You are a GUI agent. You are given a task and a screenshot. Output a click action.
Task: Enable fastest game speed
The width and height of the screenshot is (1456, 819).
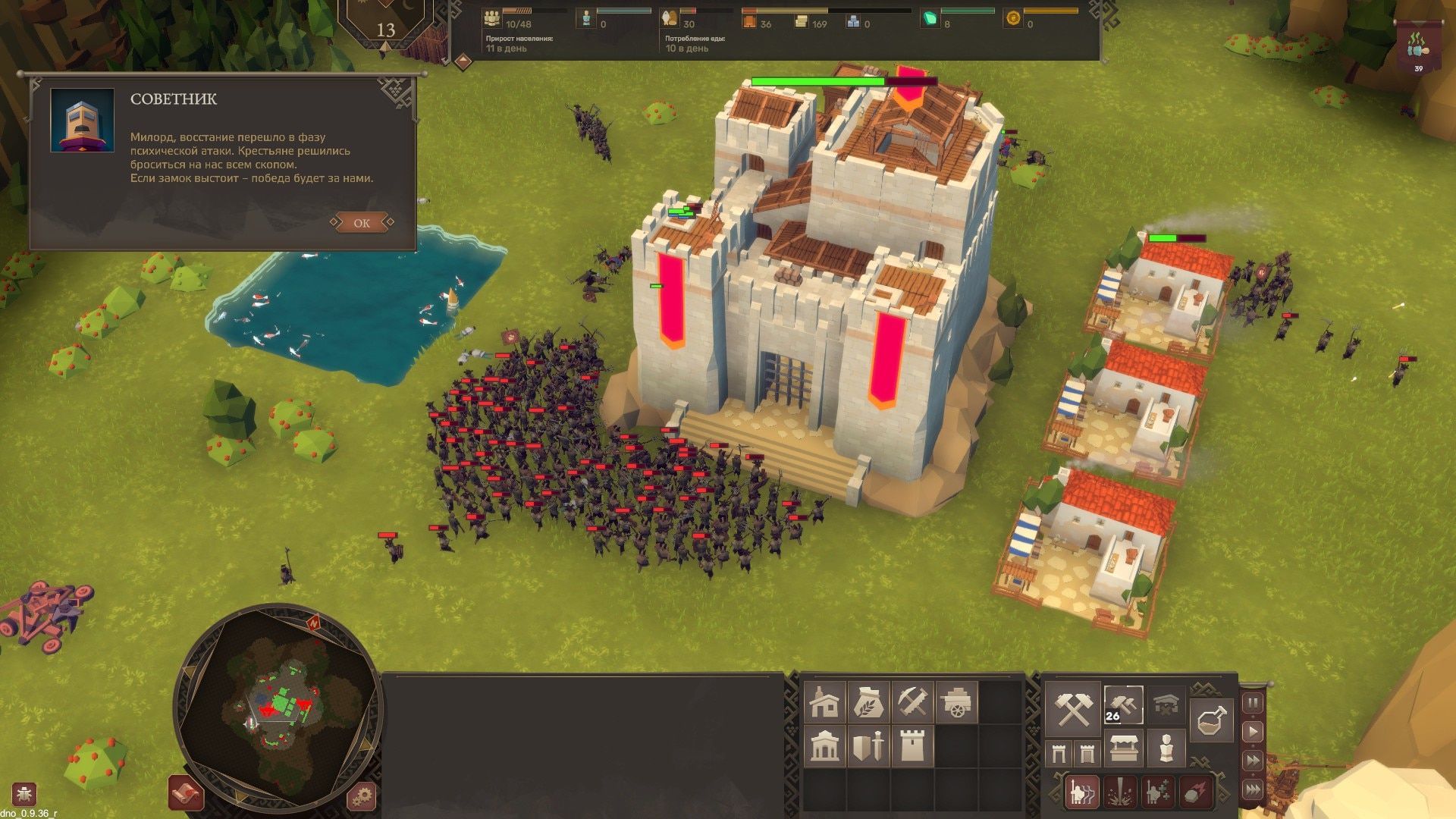pyautogui.click(x=1253, y=786)
